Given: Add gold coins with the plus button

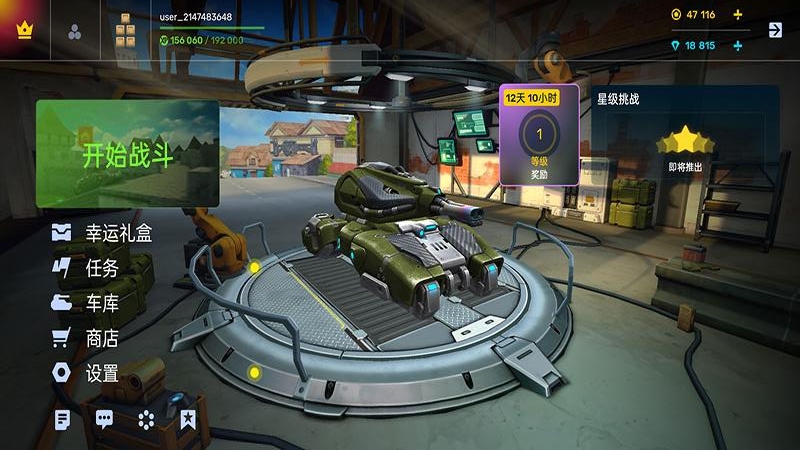Looking at the screenshot, I should tap(738, 15).
